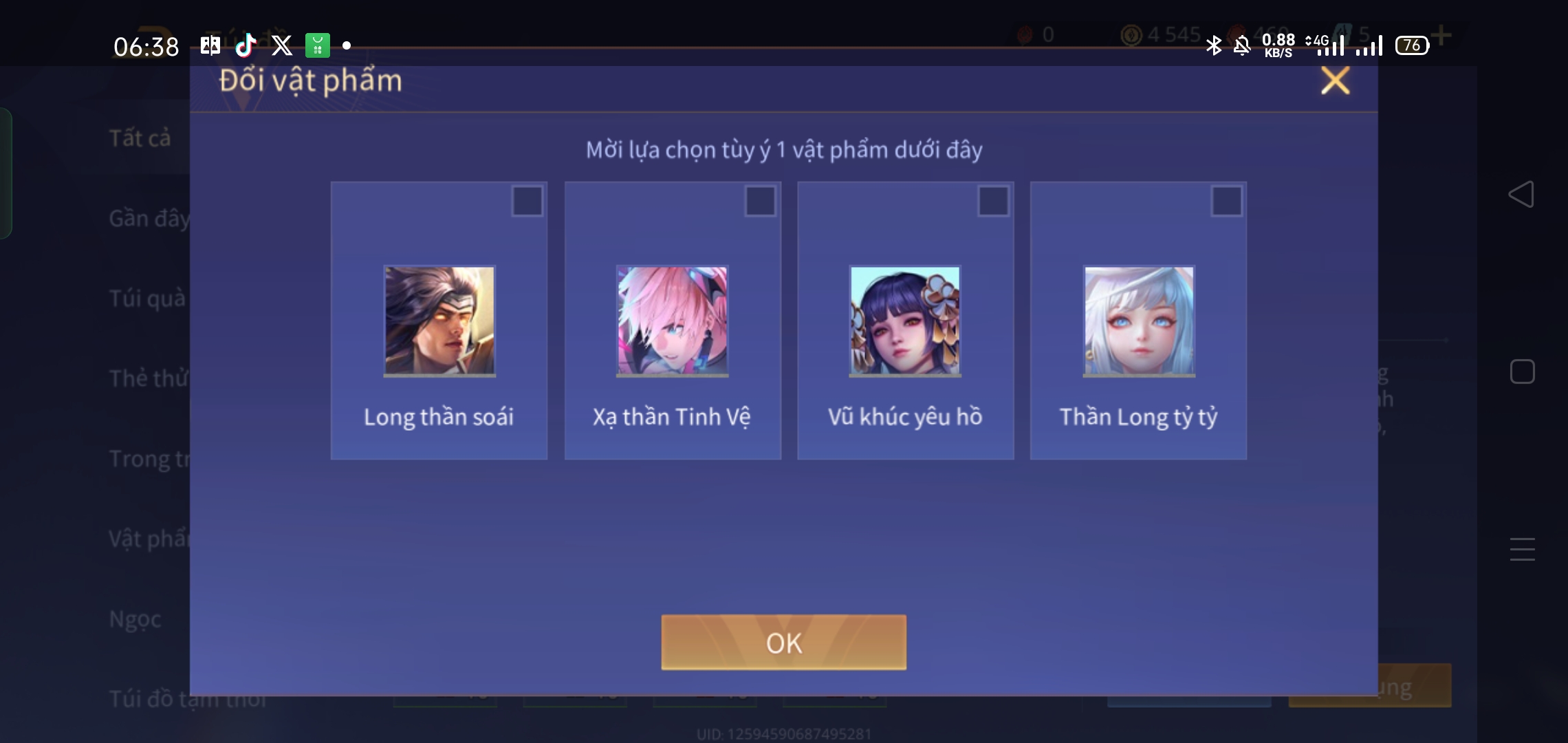This screenshot has width=1568, height=743.
Task: Tick the checkbox on Long thần soái card
Action: 527,202
